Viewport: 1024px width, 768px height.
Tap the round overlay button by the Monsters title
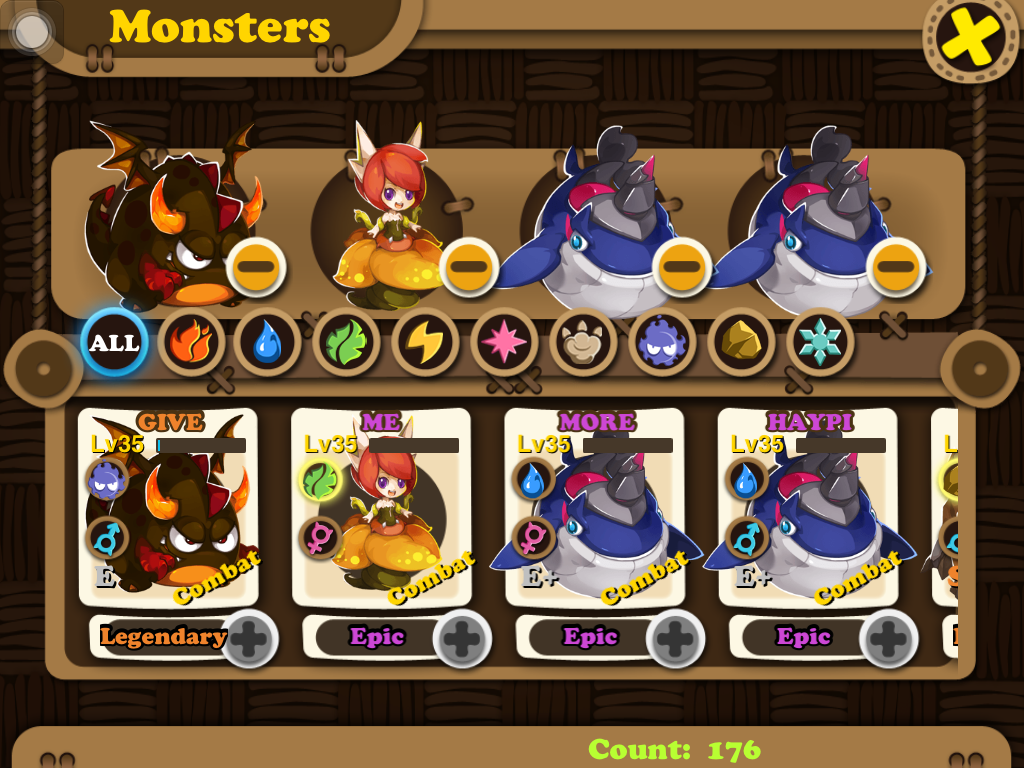click(32, 32)
